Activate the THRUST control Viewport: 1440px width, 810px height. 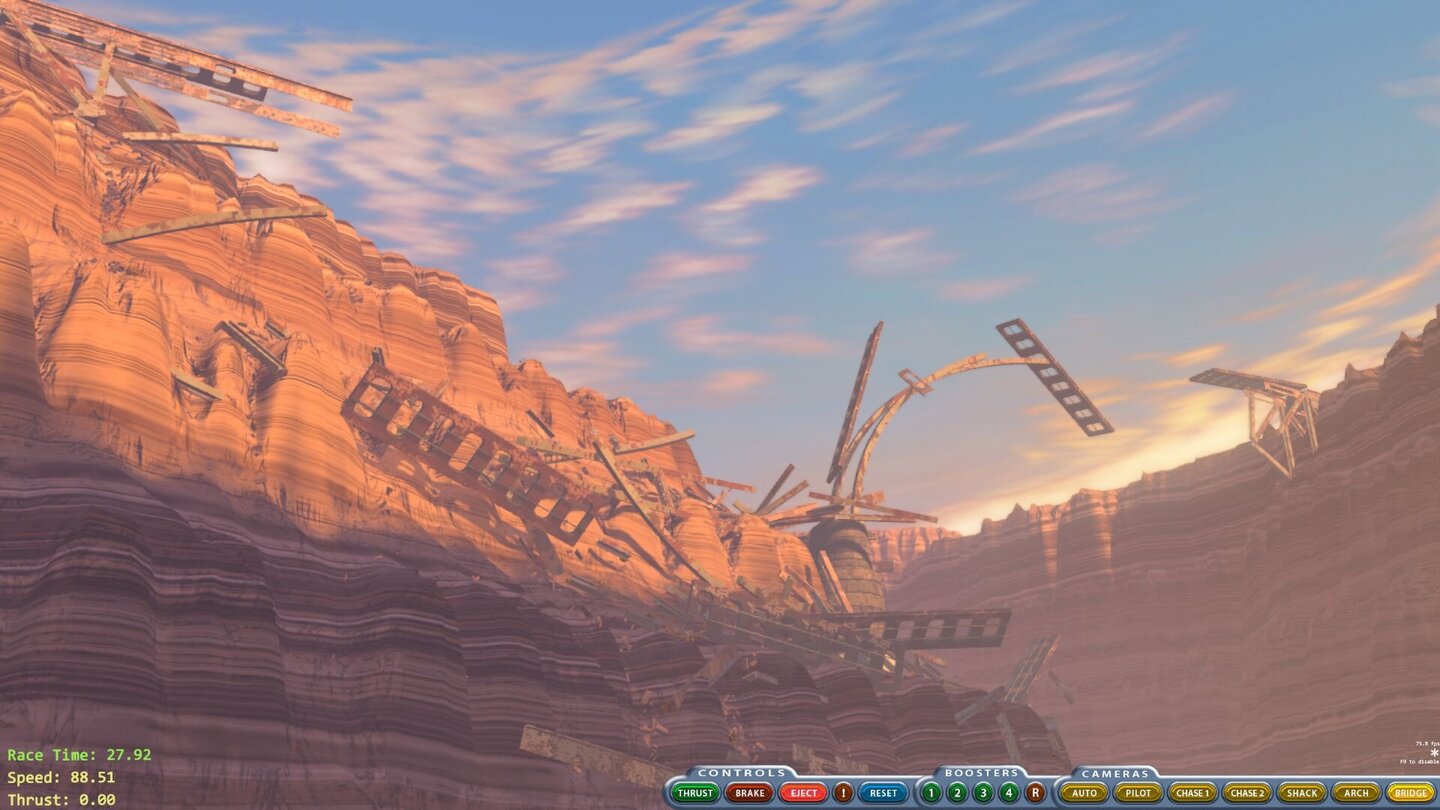pos(694,792)
